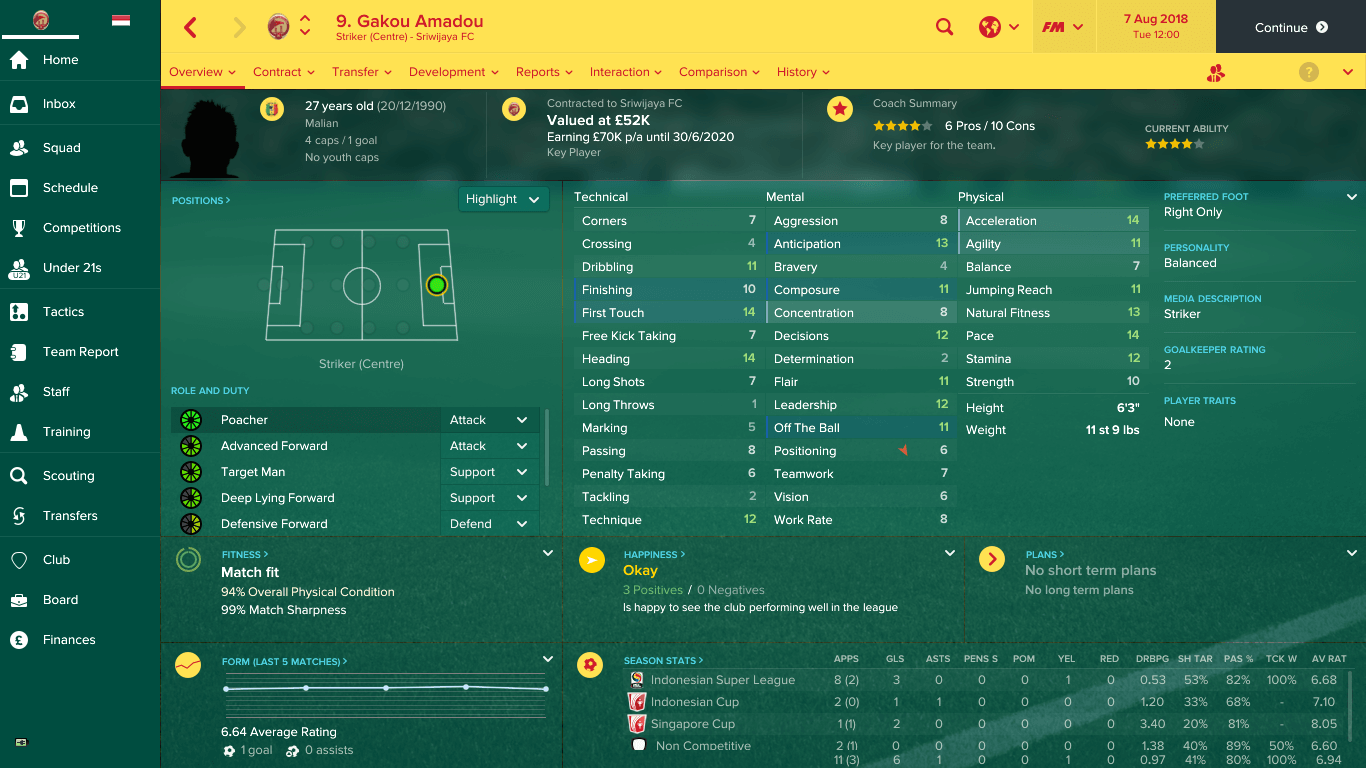The width and height of the screenshot is (1366, 768).
Task: Open the Highlight positions dropdown
Action: tap(503, 199)
